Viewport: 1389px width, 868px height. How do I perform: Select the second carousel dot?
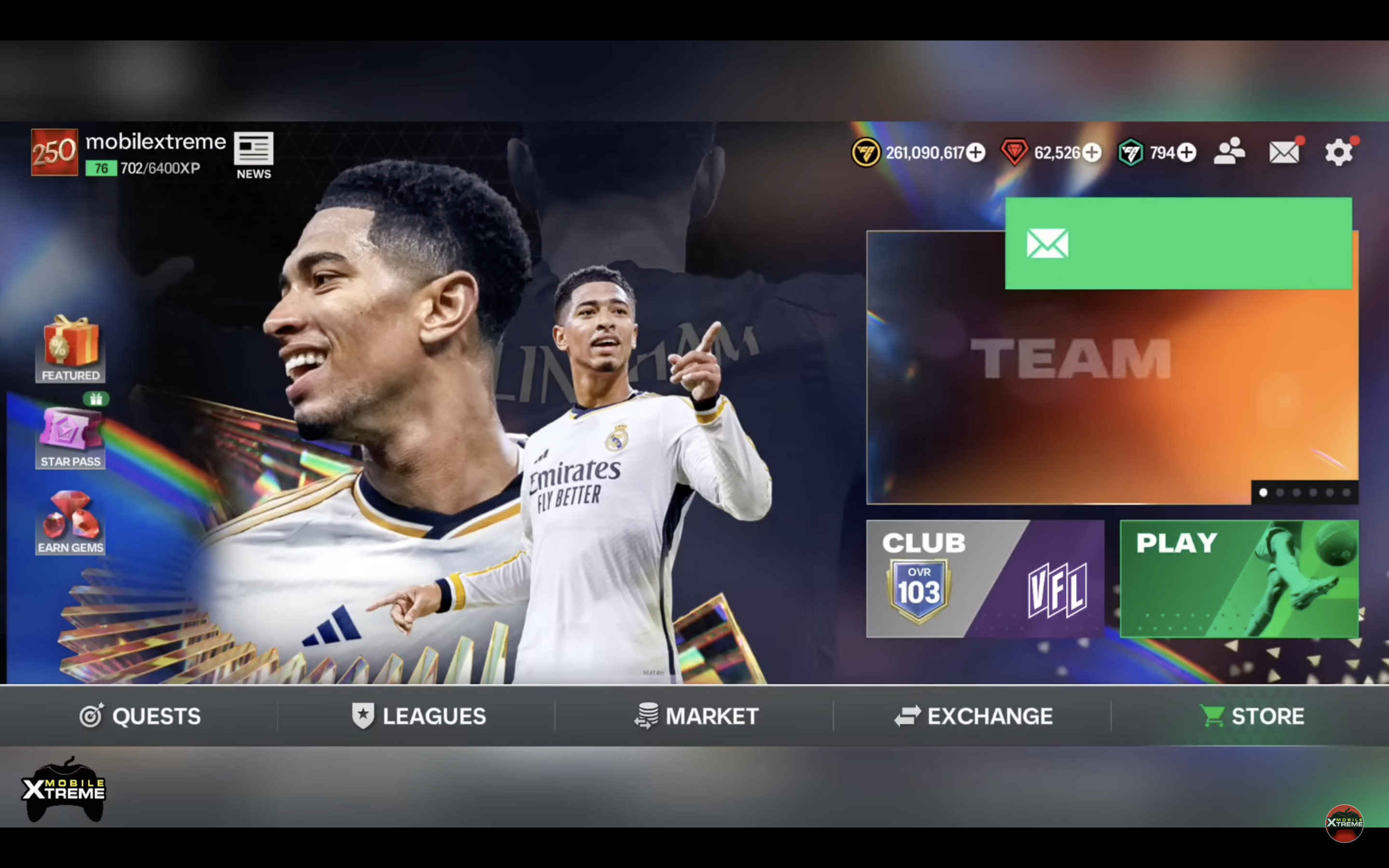coord(1280,492)
